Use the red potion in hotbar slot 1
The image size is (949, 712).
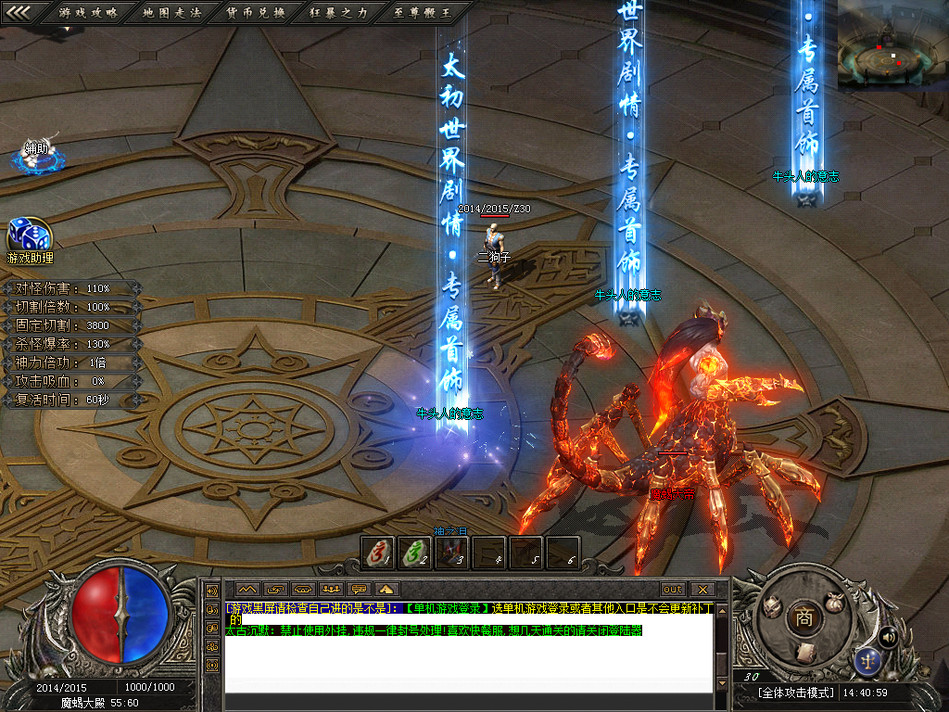pos(377,551)
